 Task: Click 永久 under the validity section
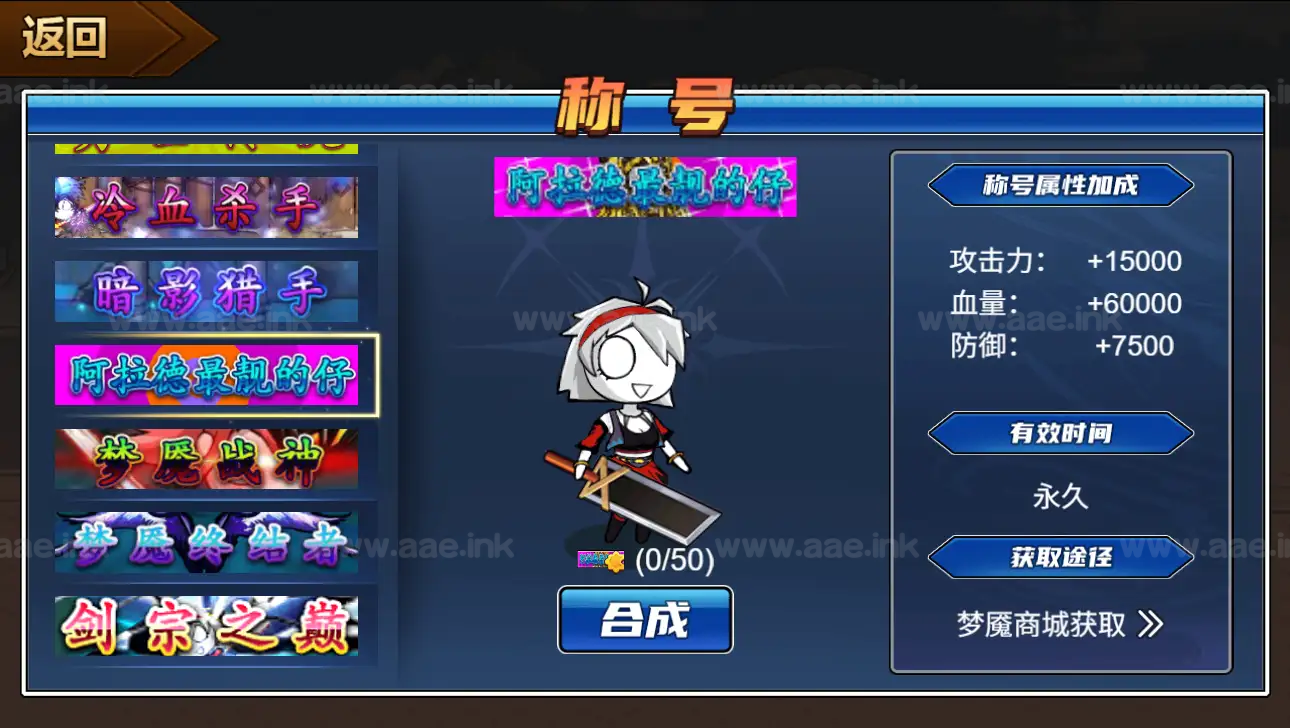click(x=1058, y=494)
